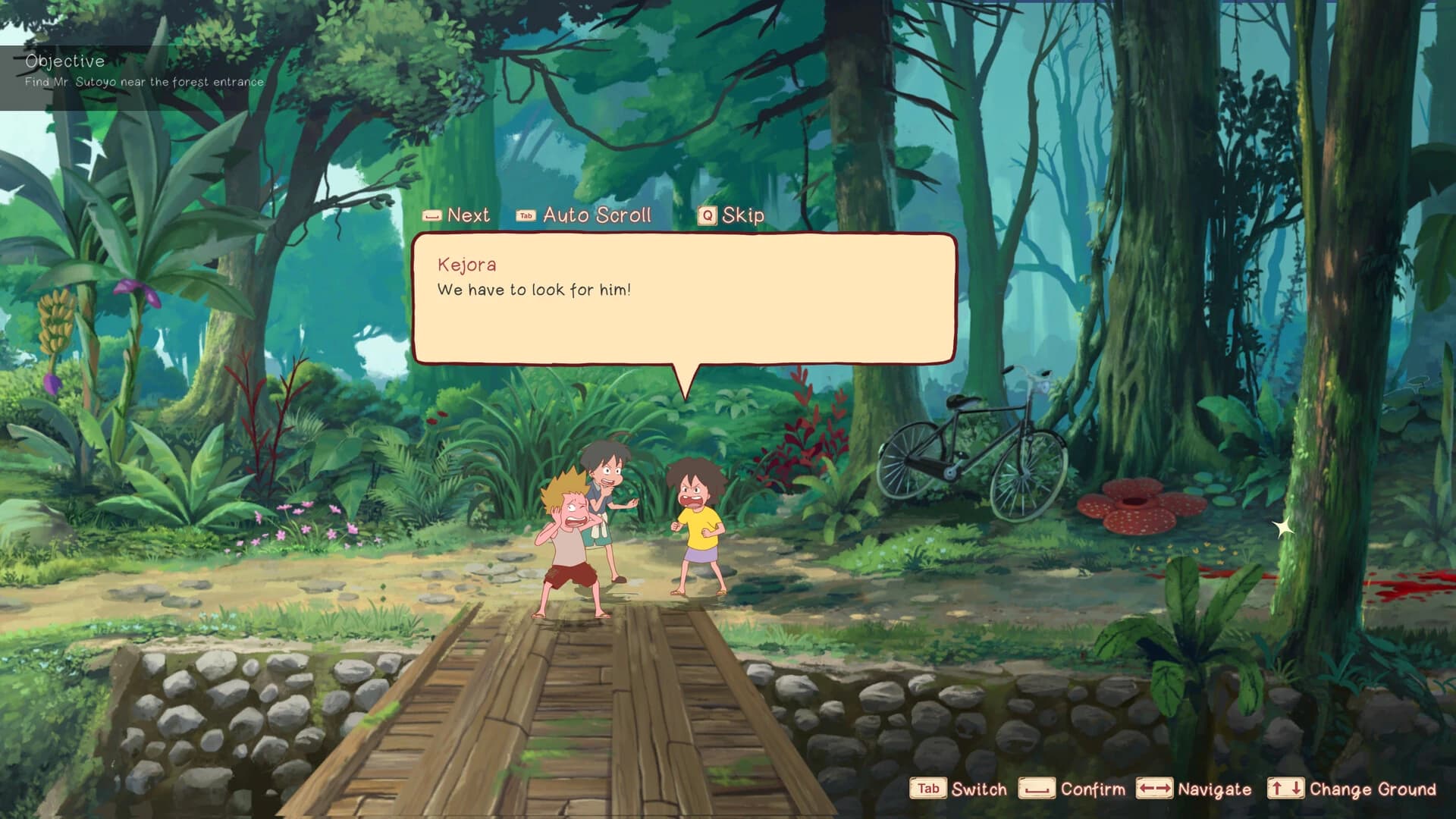Click the Tab key icon beside Switch
Image resolution: width=1456 pixels, height=819 pixels.
point(927,789)
